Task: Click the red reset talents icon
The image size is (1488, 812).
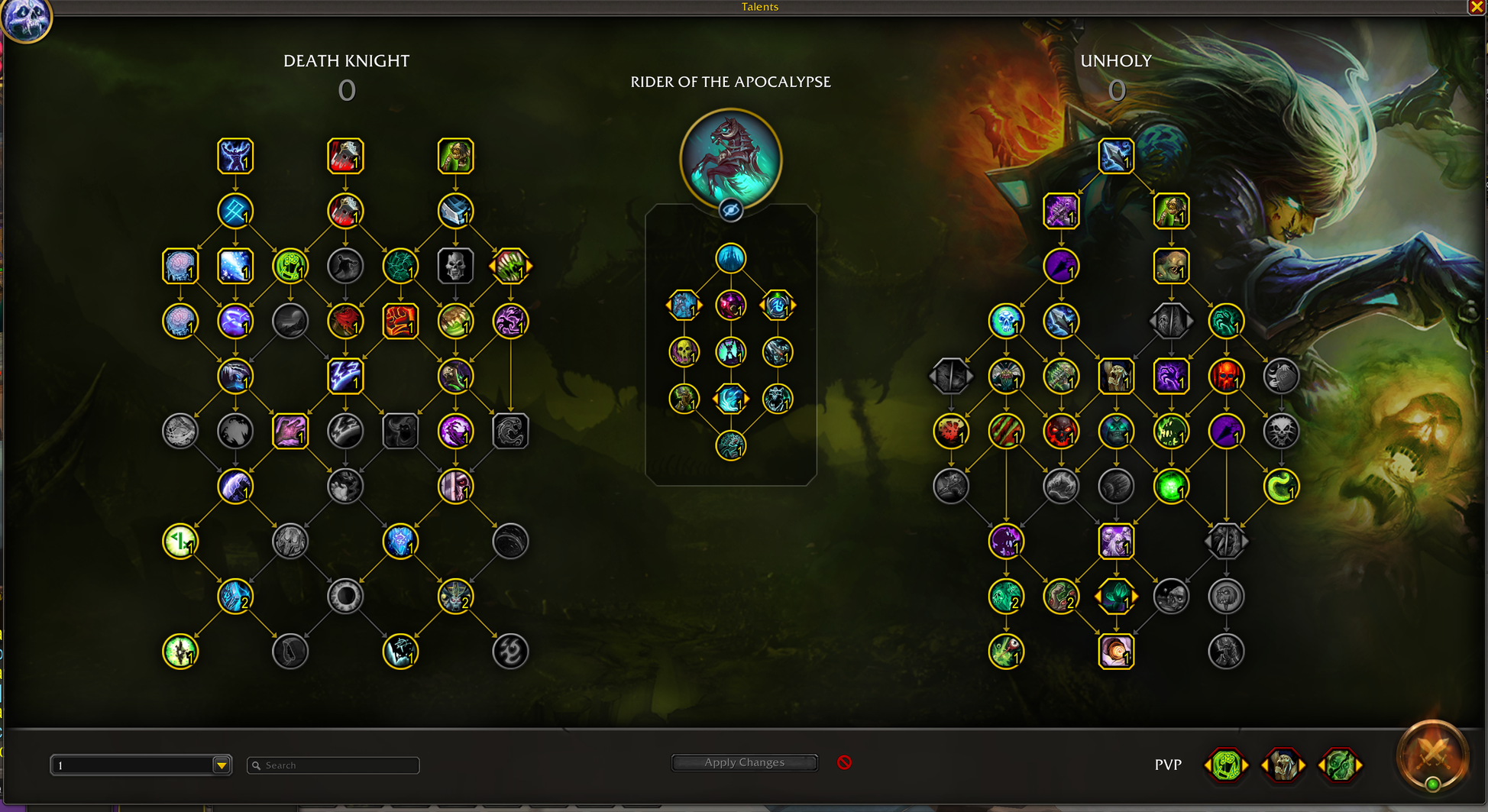Action: coord(844,762)
